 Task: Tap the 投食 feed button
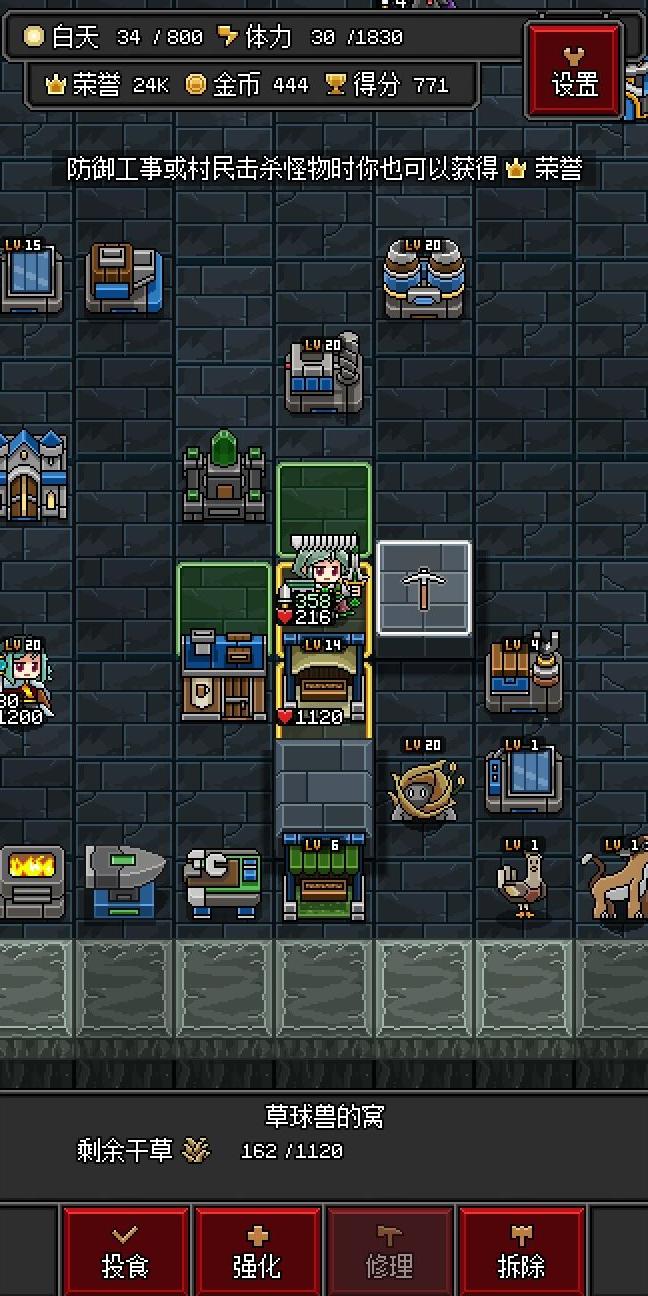coord(126,1252)
